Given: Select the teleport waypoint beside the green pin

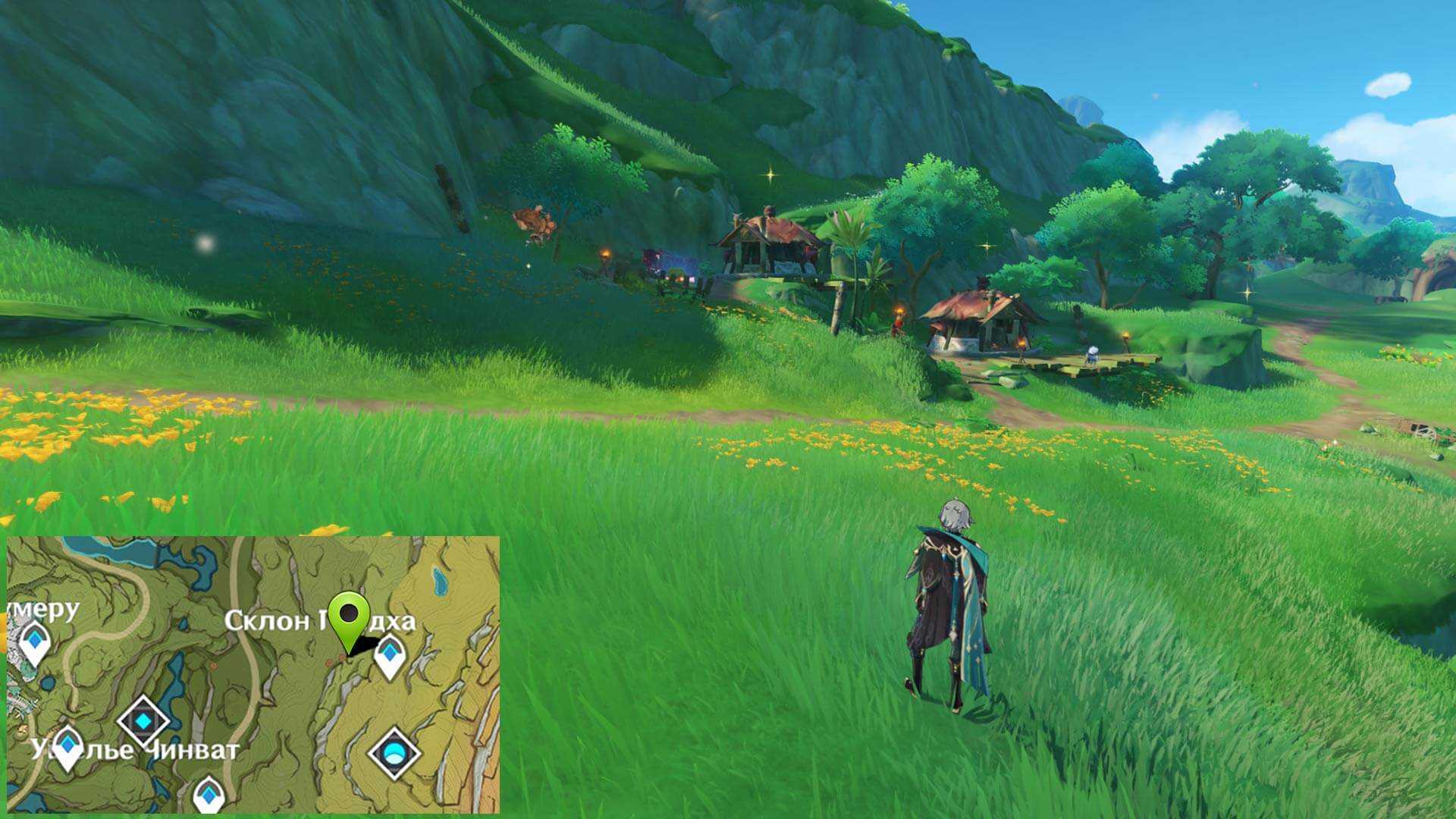Looking at the screenshot, I should pos(390,655).
